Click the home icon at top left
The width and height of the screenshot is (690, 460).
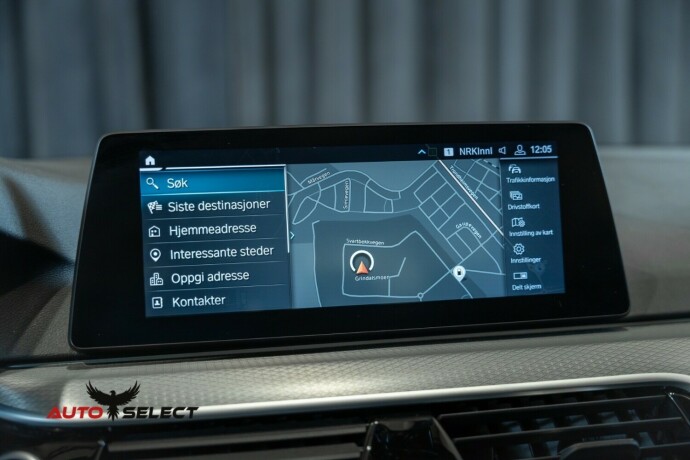click(x=150, y=159)
